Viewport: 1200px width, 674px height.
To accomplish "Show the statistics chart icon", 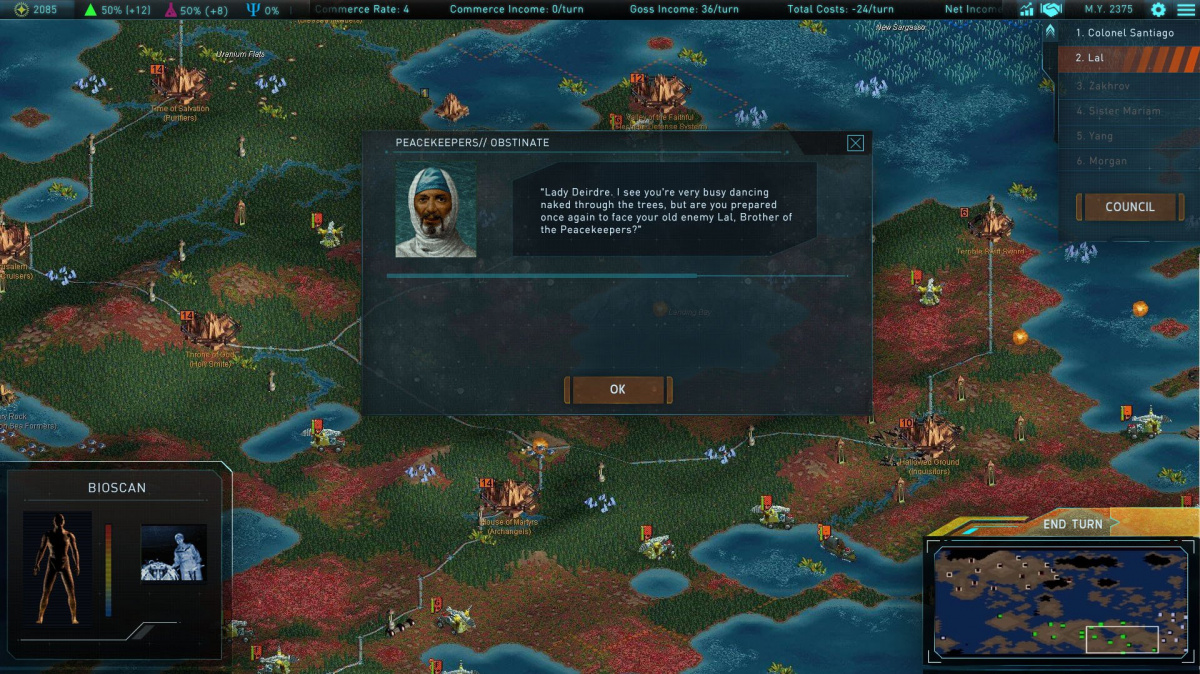I will [x=1026, y=9].
